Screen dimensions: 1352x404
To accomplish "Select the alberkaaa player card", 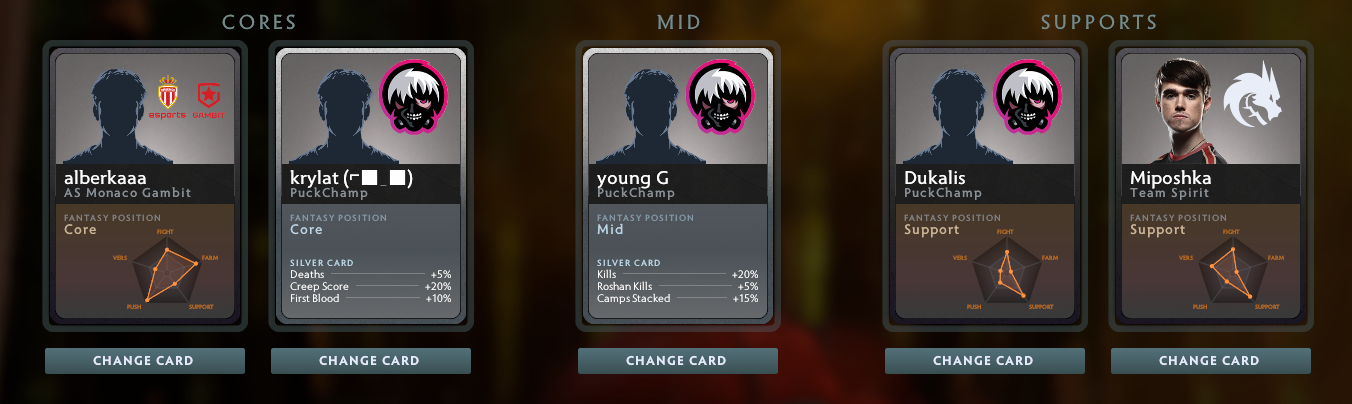I will (144, 186).
